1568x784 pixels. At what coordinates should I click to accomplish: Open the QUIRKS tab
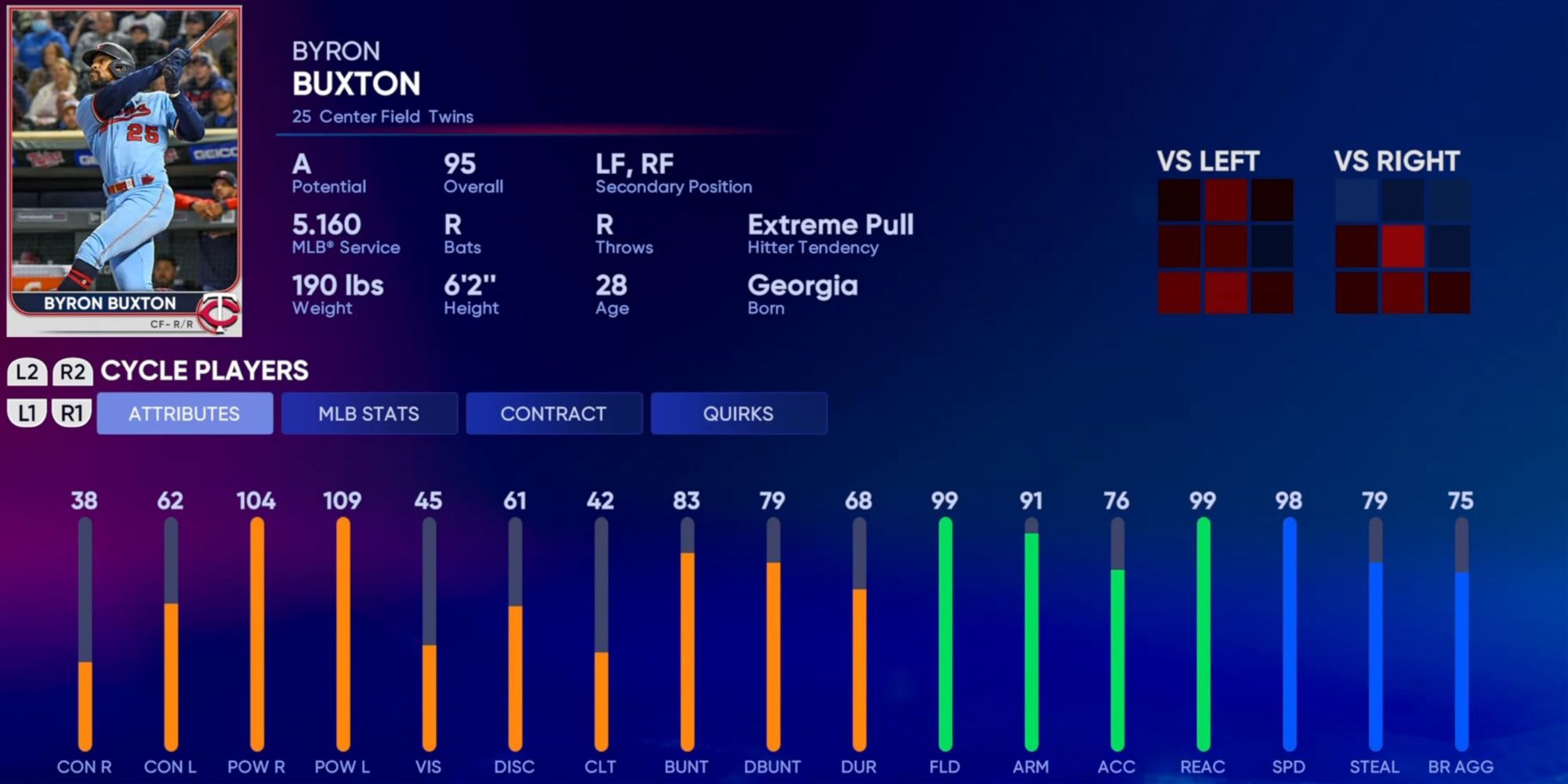click(x=738, y=413)
